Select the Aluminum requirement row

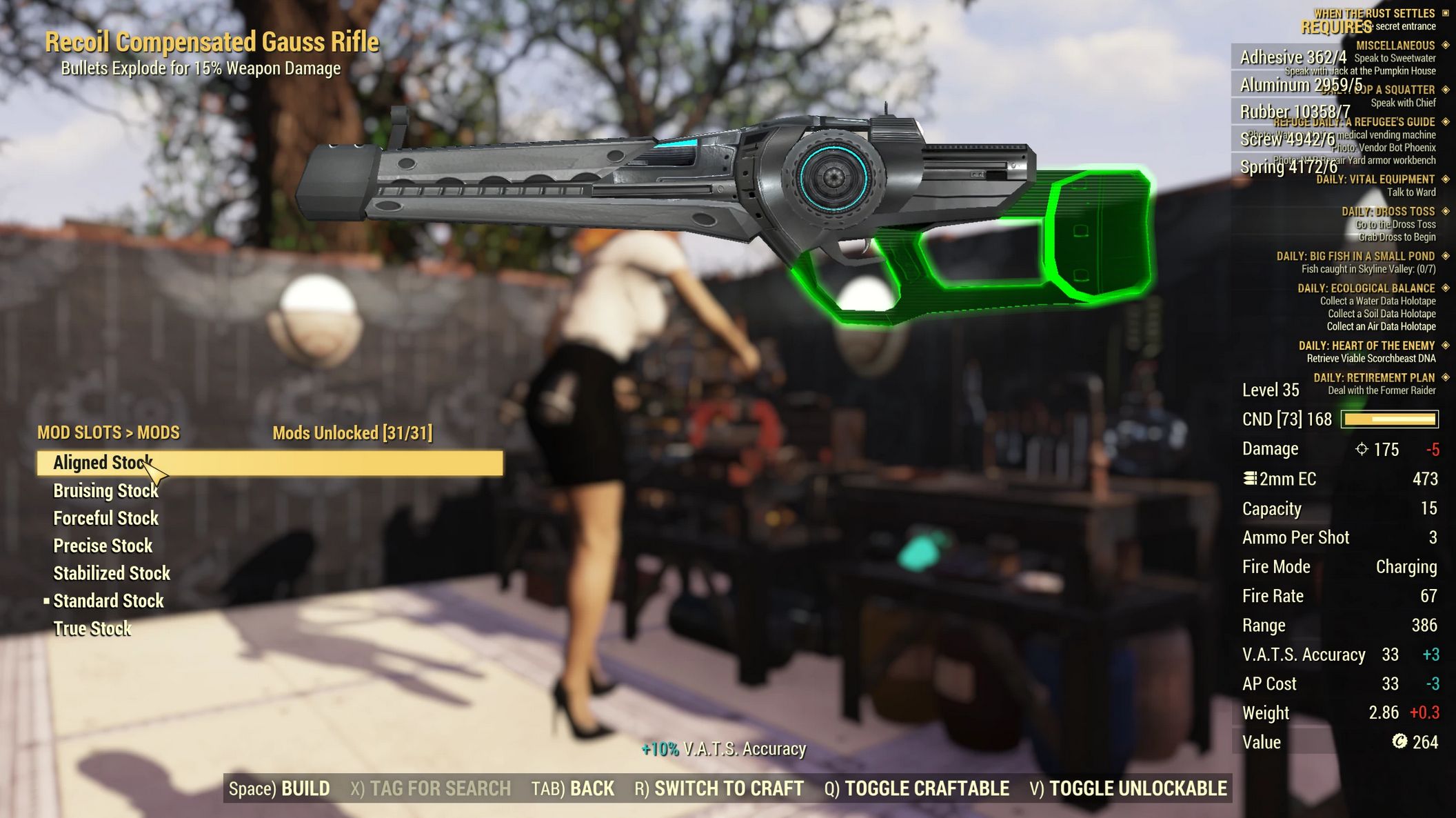(x=1301, y=85)
